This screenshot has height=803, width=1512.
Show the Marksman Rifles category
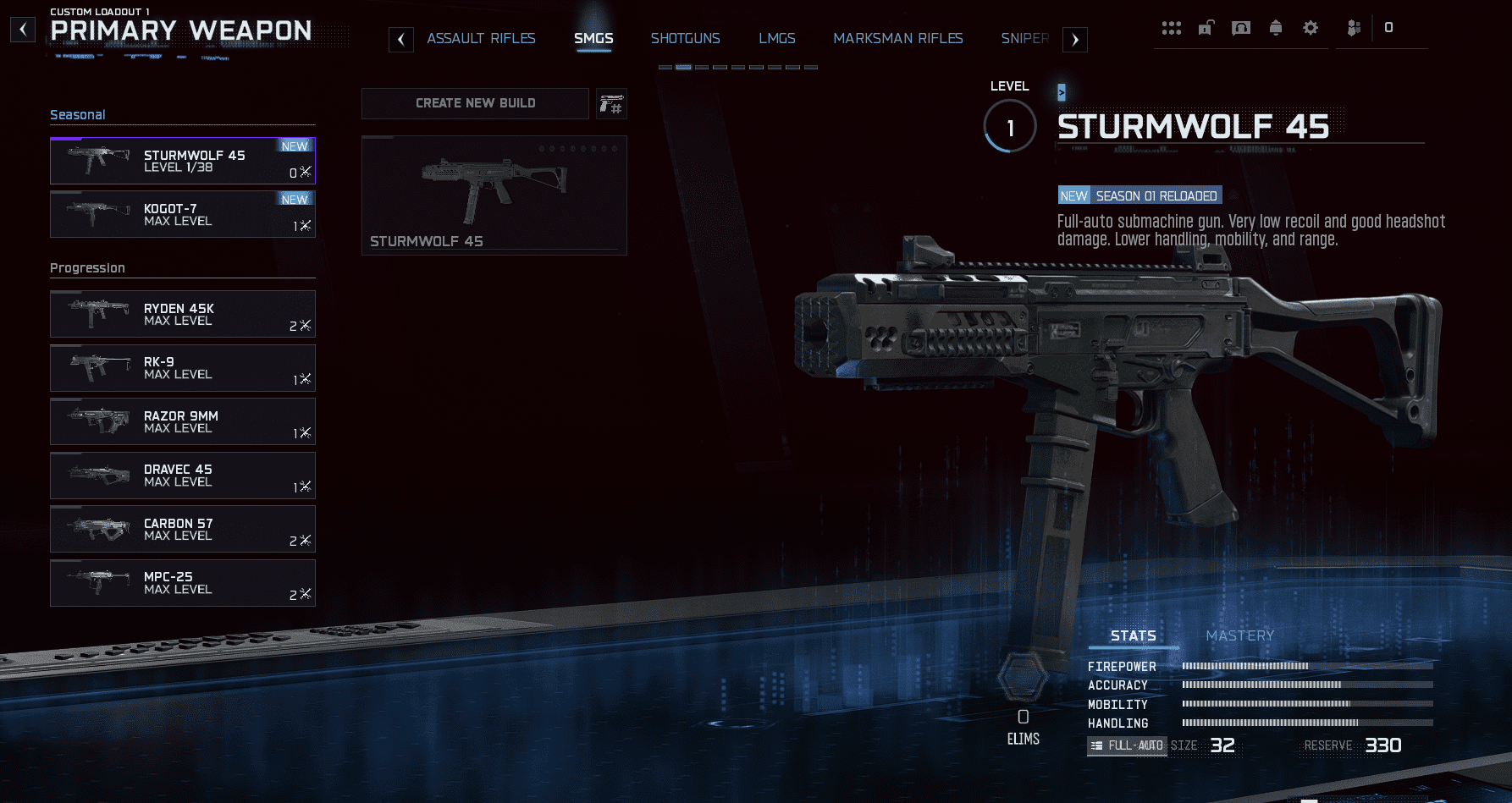pos(897,39)
